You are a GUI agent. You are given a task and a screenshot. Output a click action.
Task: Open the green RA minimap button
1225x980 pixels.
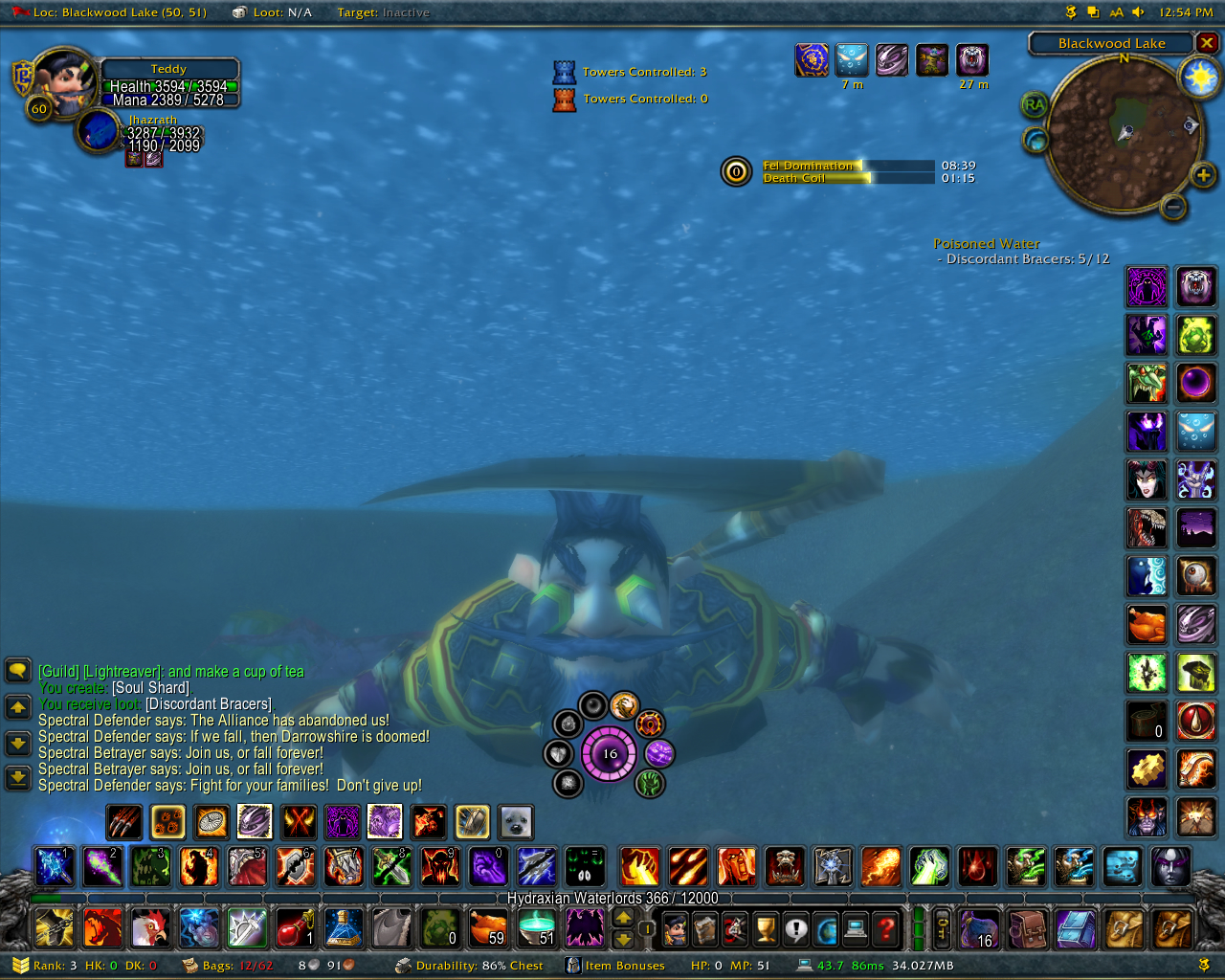(x=1034, y=104)
